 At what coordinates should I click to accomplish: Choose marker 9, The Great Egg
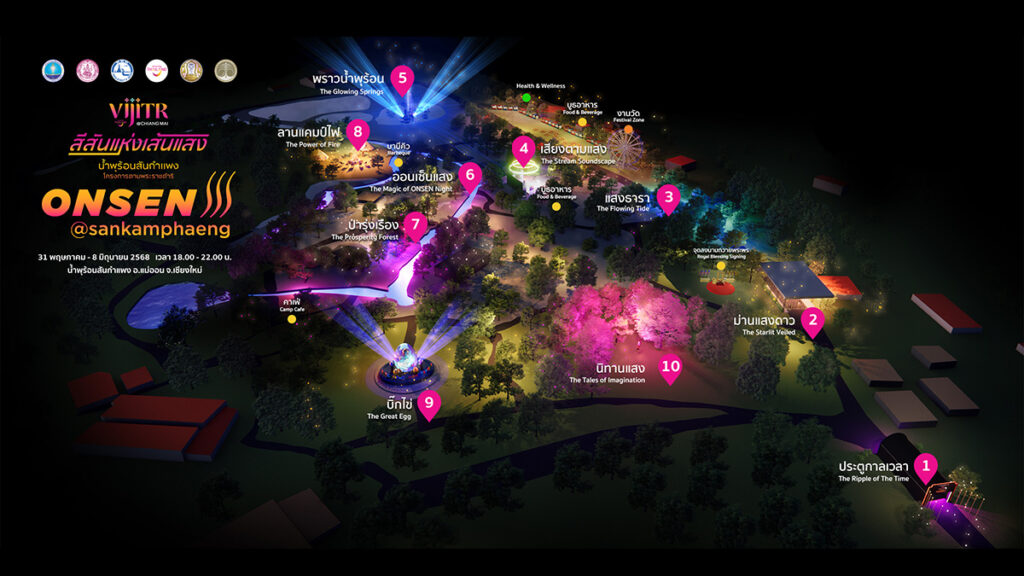(429, 403)
